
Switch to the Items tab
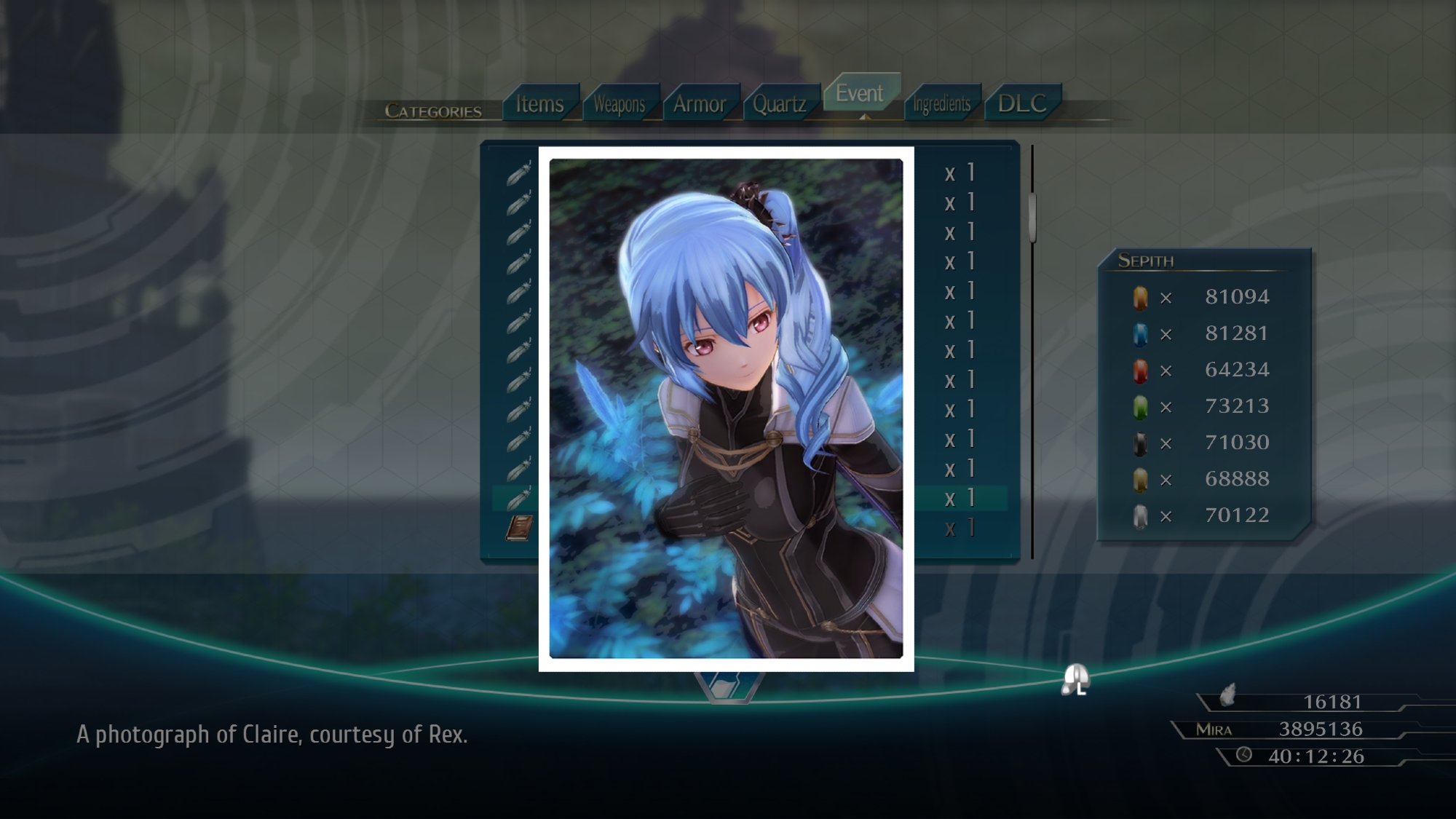540,104
